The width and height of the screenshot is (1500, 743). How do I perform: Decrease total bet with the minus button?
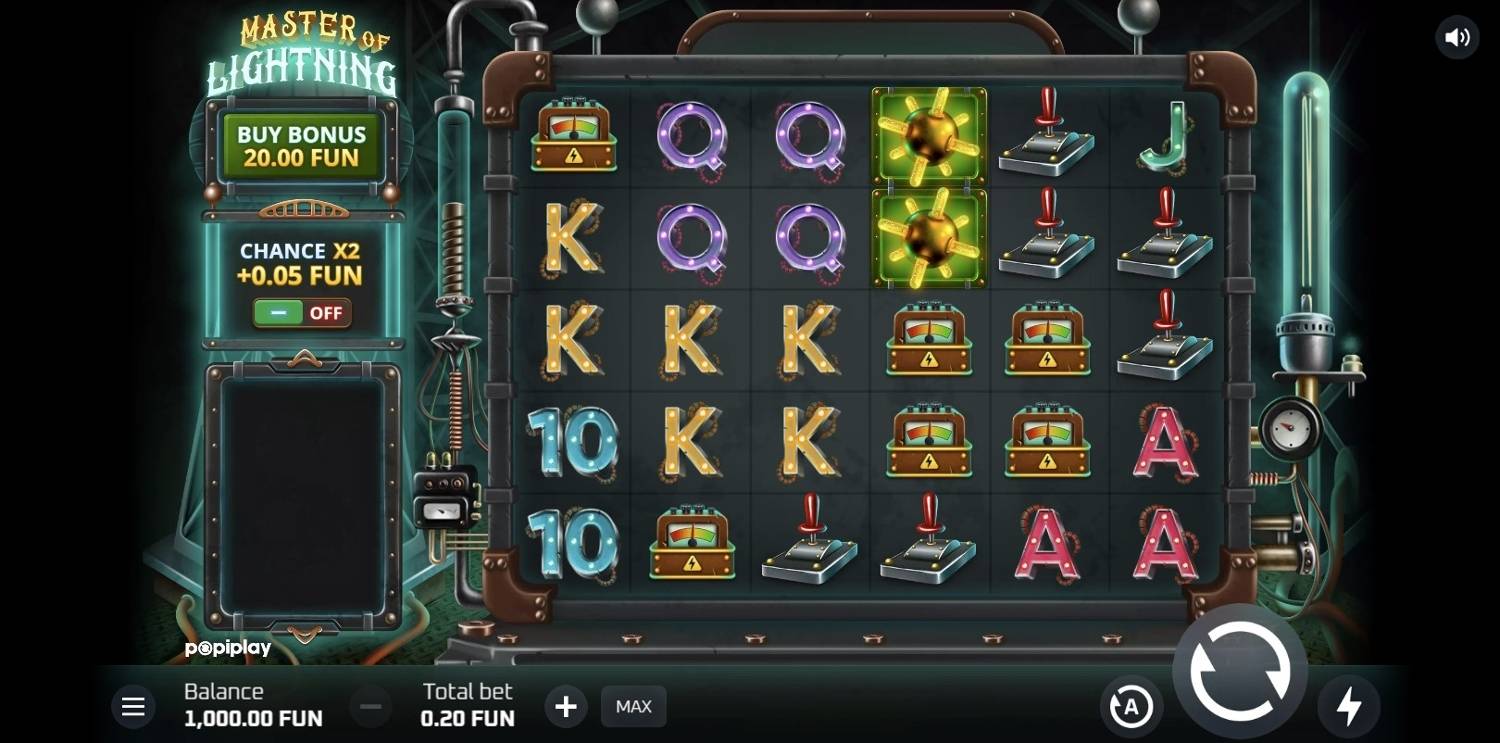coord(370,707)
